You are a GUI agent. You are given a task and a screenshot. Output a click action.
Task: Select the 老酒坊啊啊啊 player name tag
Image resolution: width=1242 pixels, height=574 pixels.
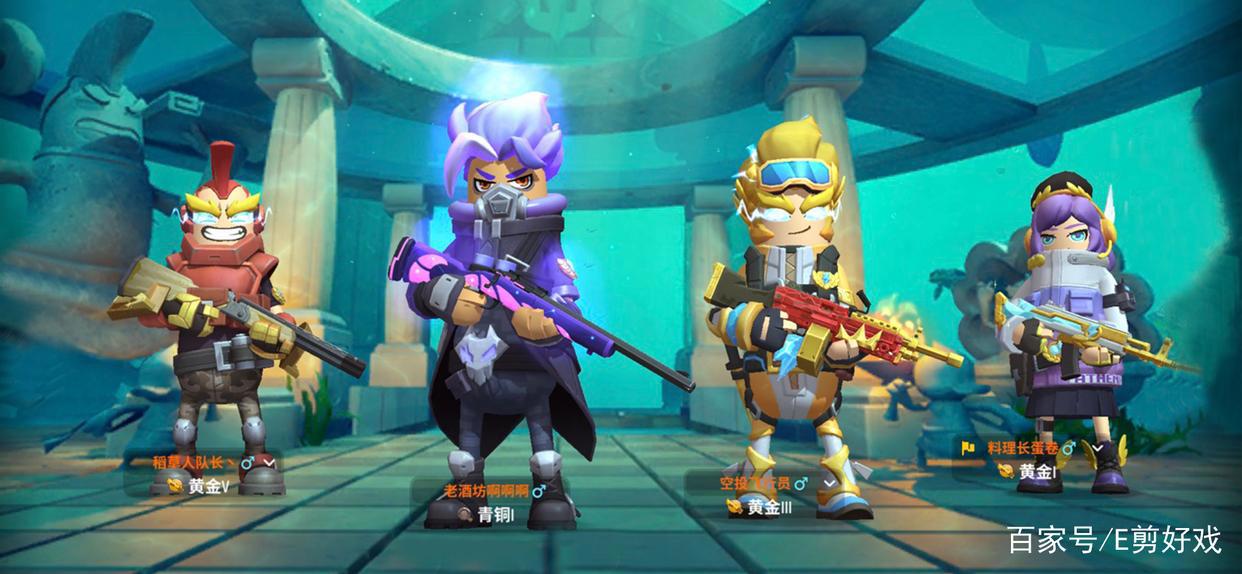point(487,491)
